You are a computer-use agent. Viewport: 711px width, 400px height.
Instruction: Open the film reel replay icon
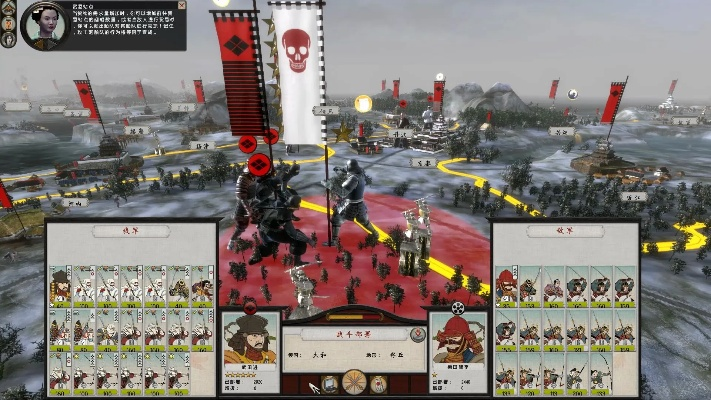458,307
